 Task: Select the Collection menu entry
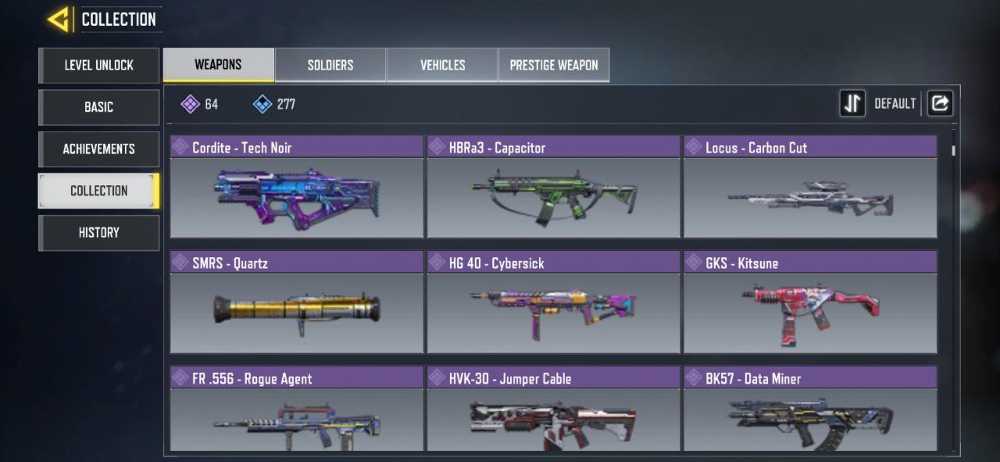coord(99,190)
